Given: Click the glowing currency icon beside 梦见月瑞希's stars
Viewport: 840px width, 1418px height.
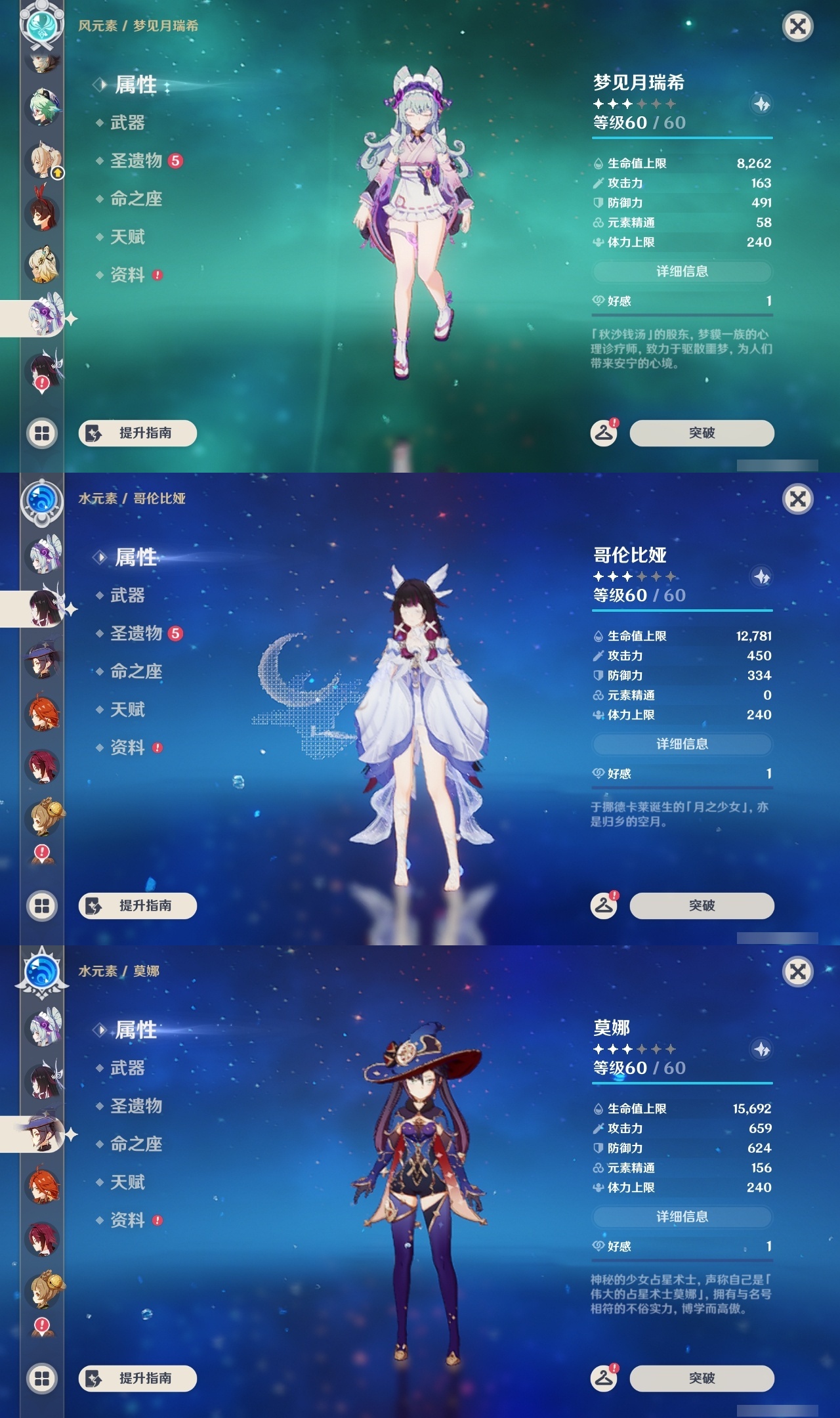Looking at the screenshot, I should [761, 103].
